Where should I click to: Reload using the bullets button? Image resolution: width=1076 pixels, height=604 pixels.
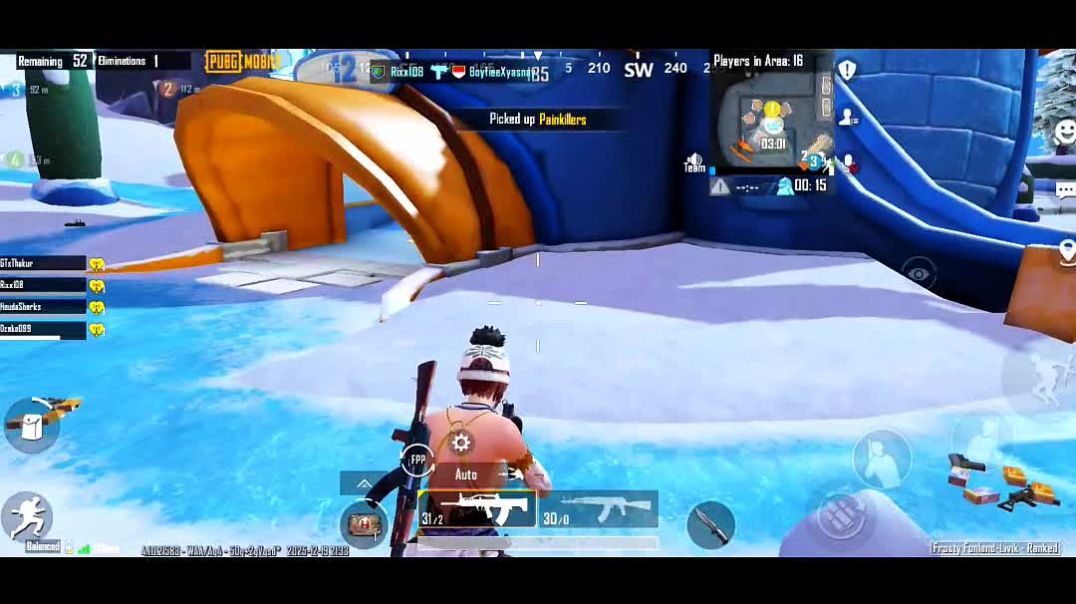(840, 513)
